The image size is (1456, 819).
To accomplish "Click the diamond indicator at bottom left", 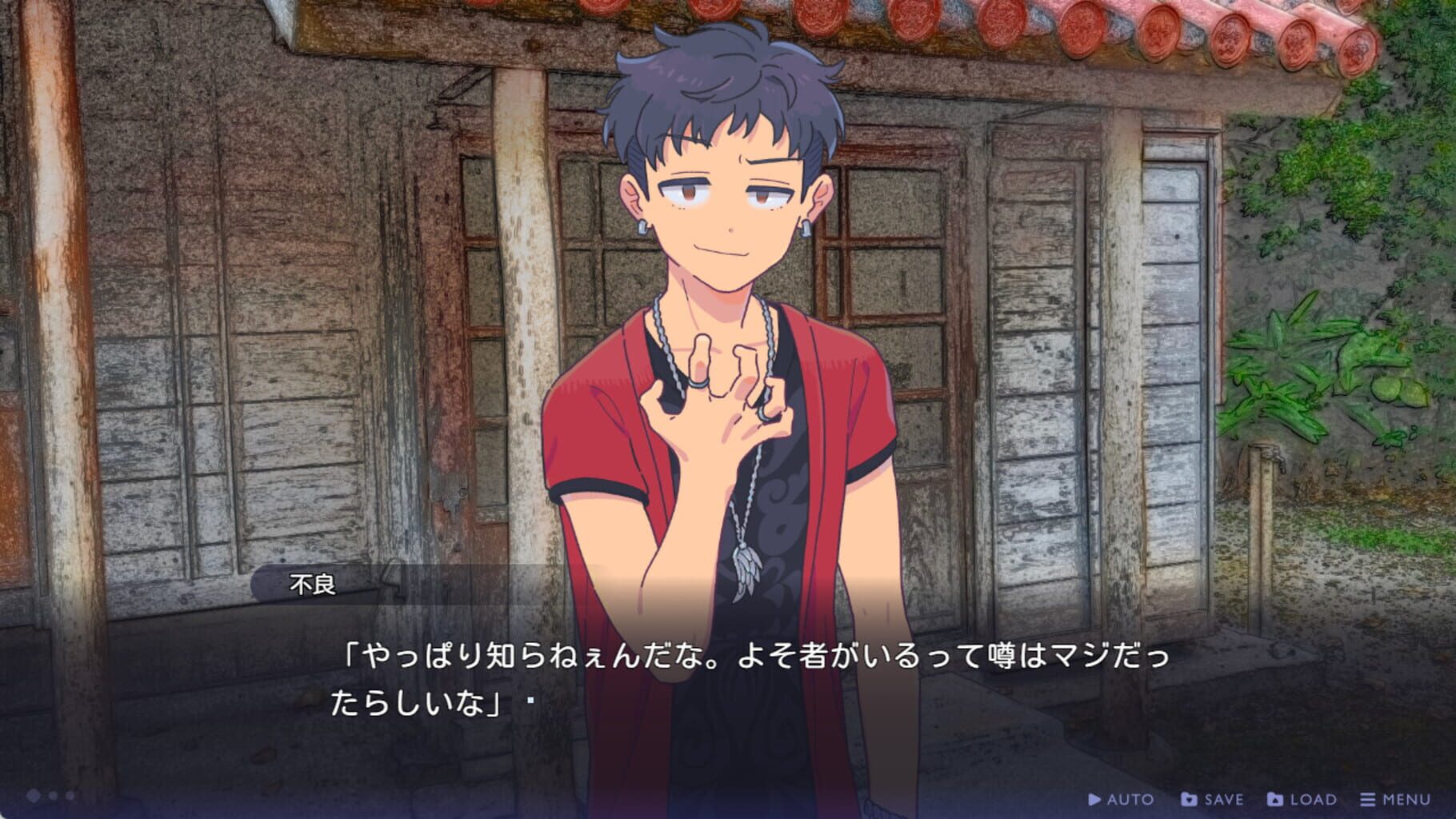I will click(x=33, y=796).
